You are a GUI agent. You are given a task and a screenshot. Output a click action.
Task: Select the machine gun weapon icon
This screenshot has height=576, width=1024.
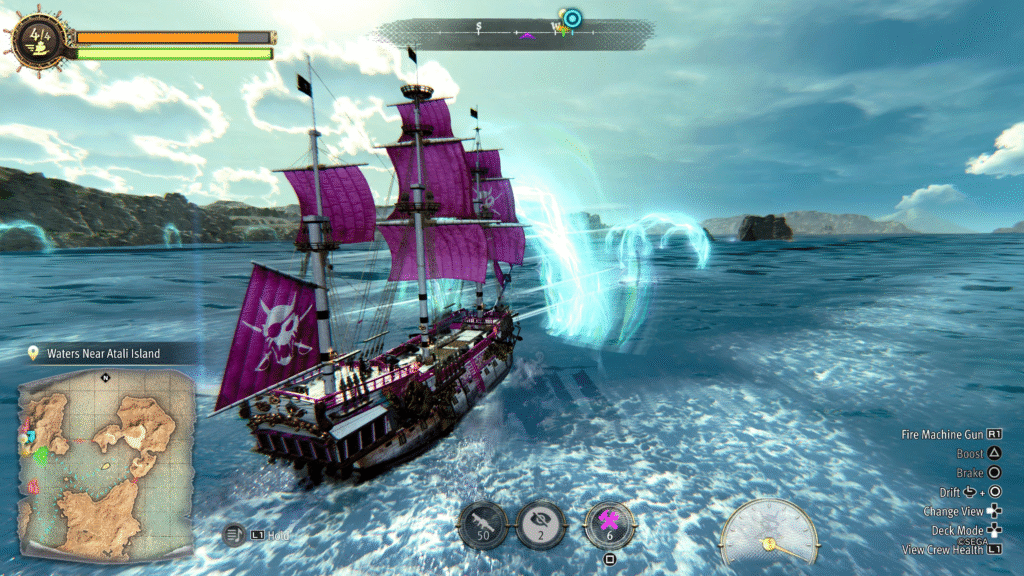click(x=484, y=525)
